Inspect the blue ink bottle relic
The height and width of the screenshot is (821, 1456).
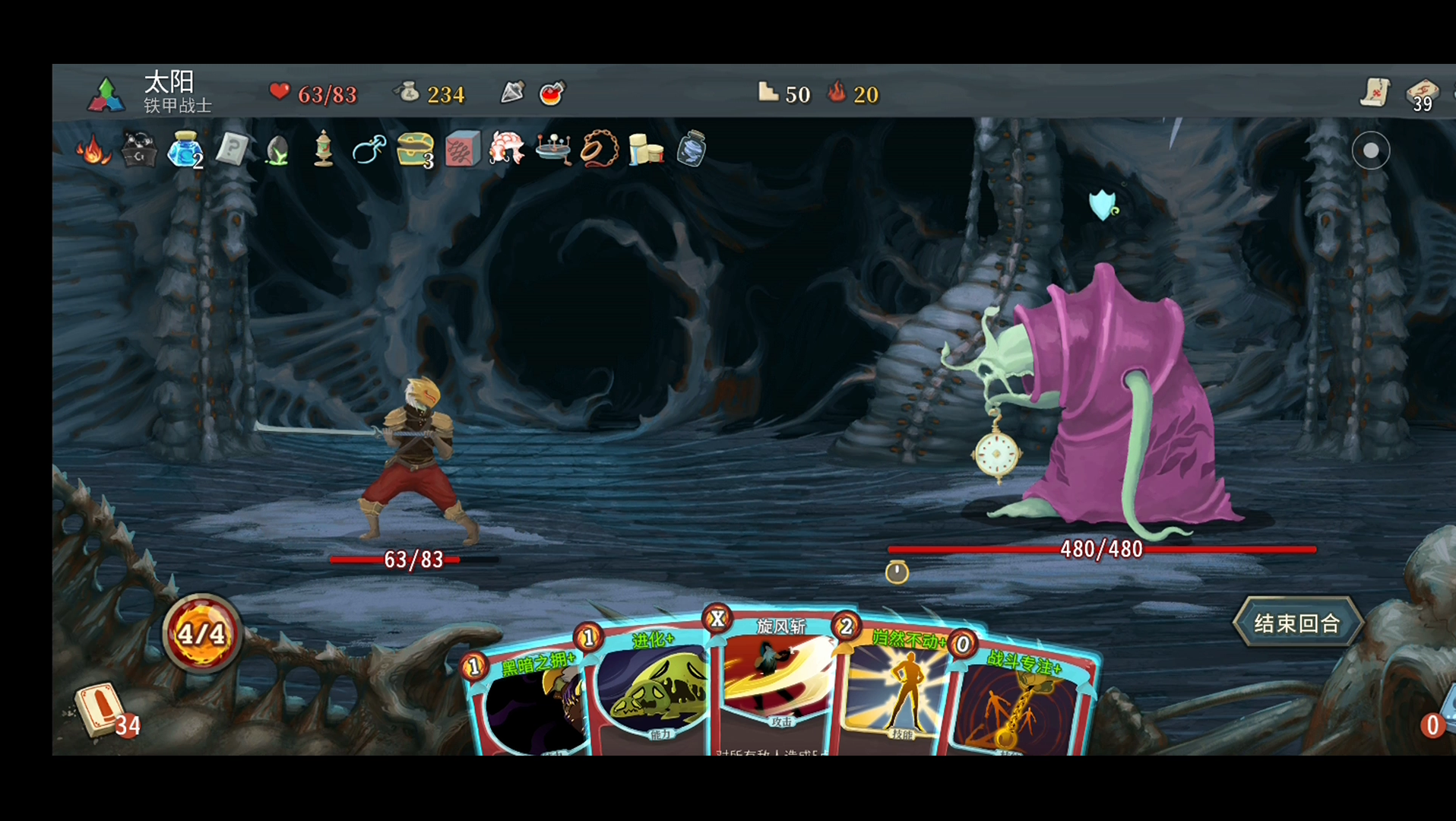point(184,149)
